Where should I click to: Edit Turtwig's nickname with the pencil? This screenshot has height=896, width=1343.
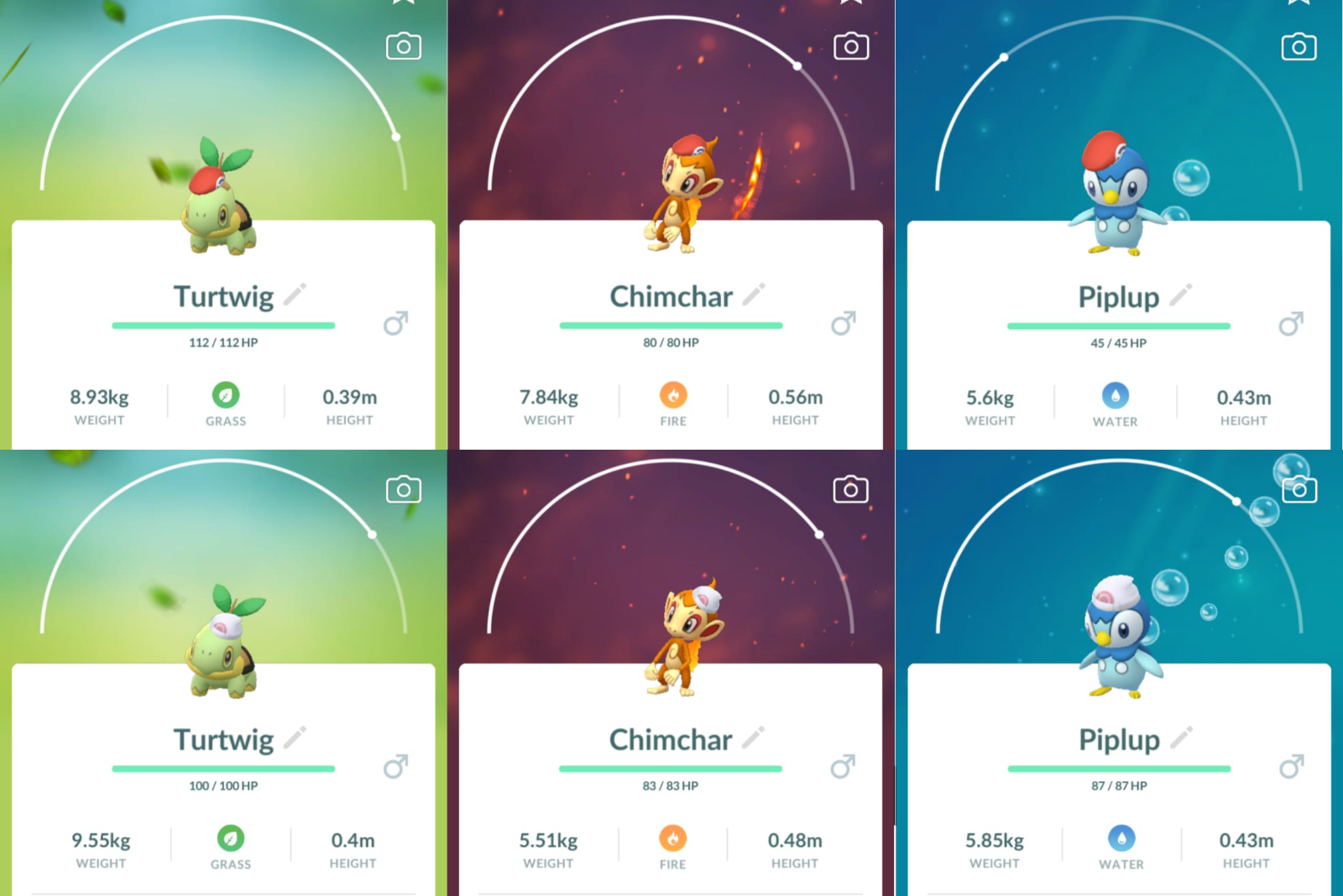click(x=295, y=294)
